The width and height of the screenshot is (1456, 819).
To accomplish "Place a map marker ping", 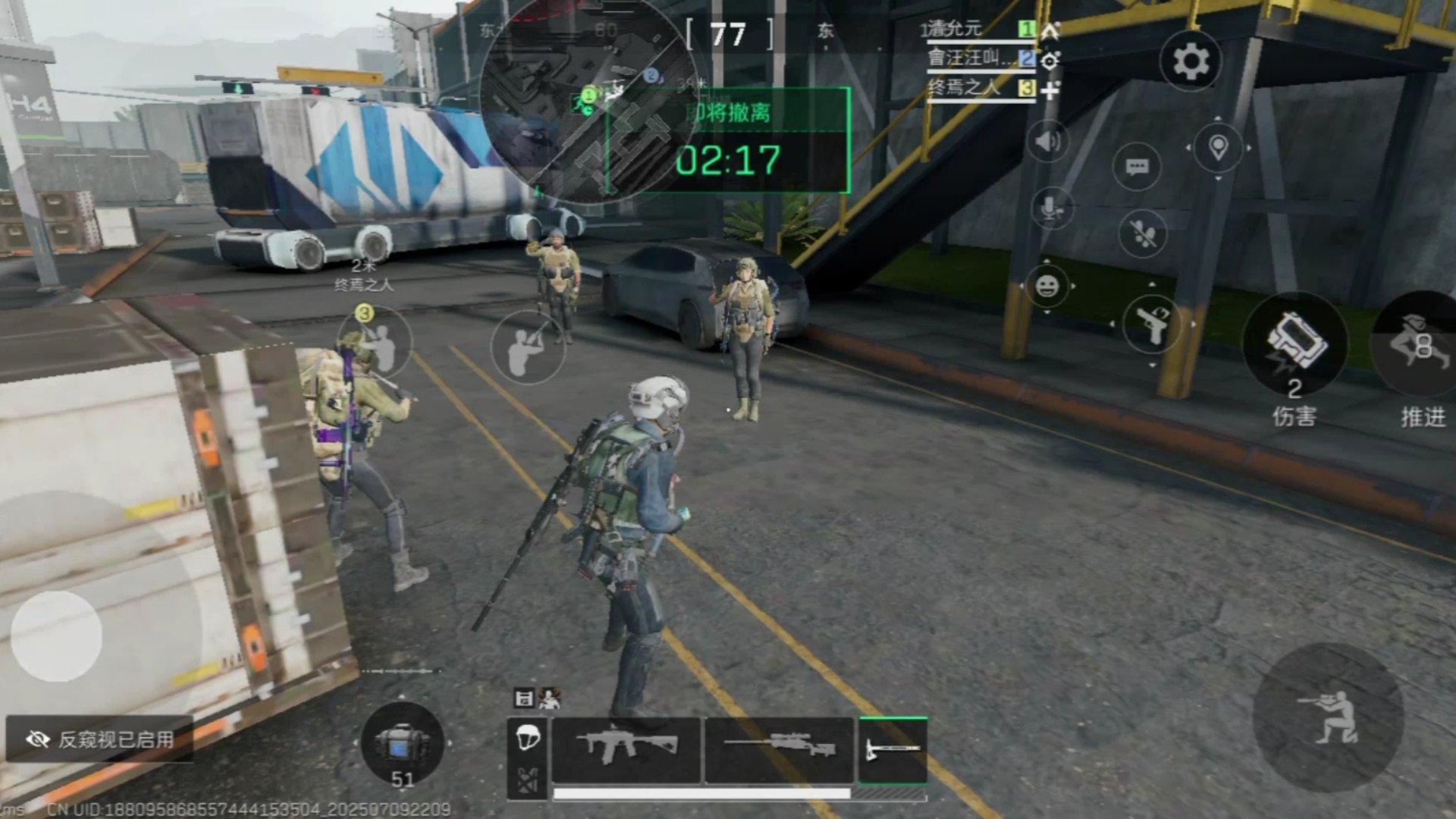I will click(x=1218, y=147).
